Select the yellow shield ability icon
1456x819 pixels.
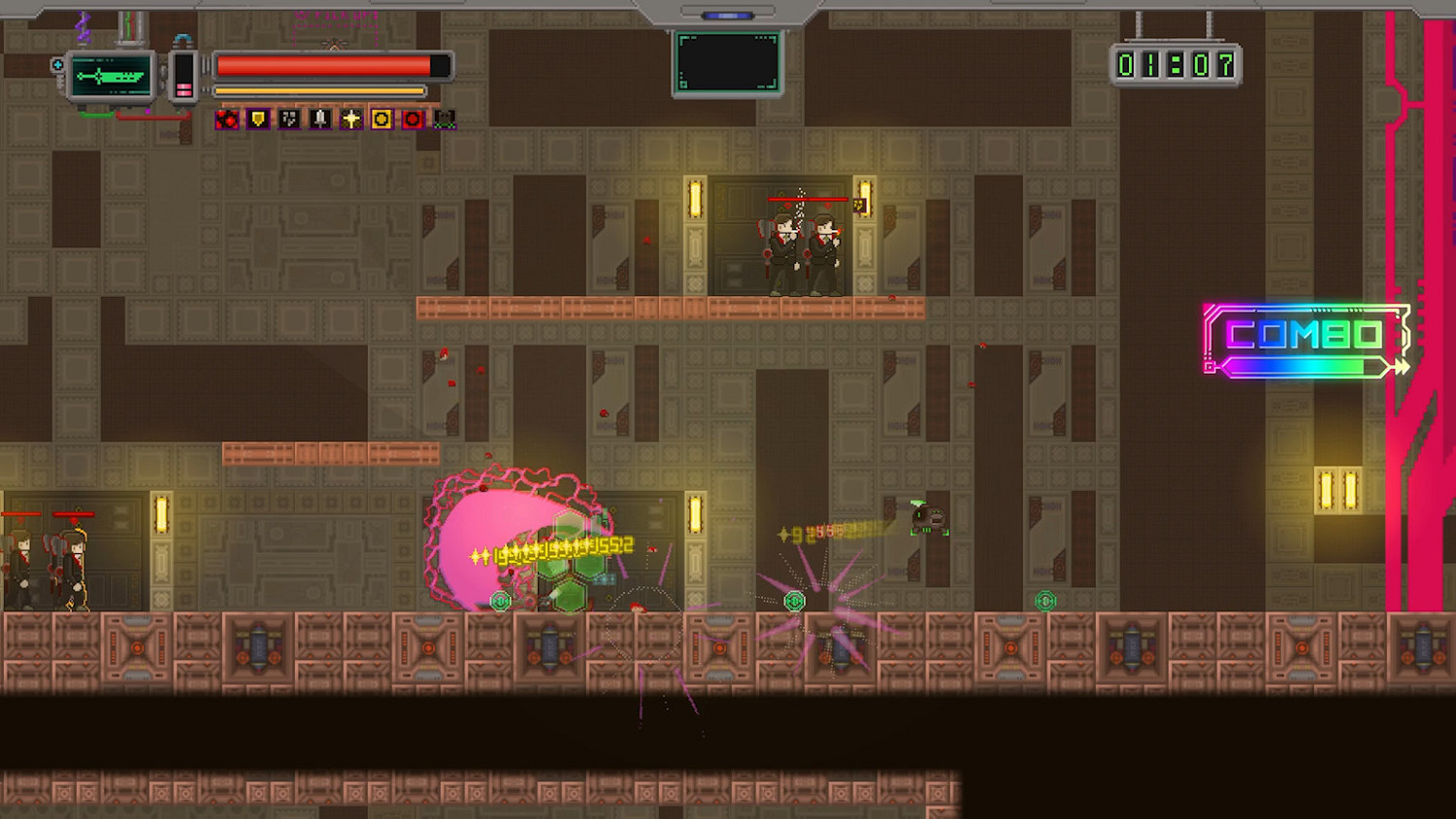pyautogui.click(x=257, y=119)
